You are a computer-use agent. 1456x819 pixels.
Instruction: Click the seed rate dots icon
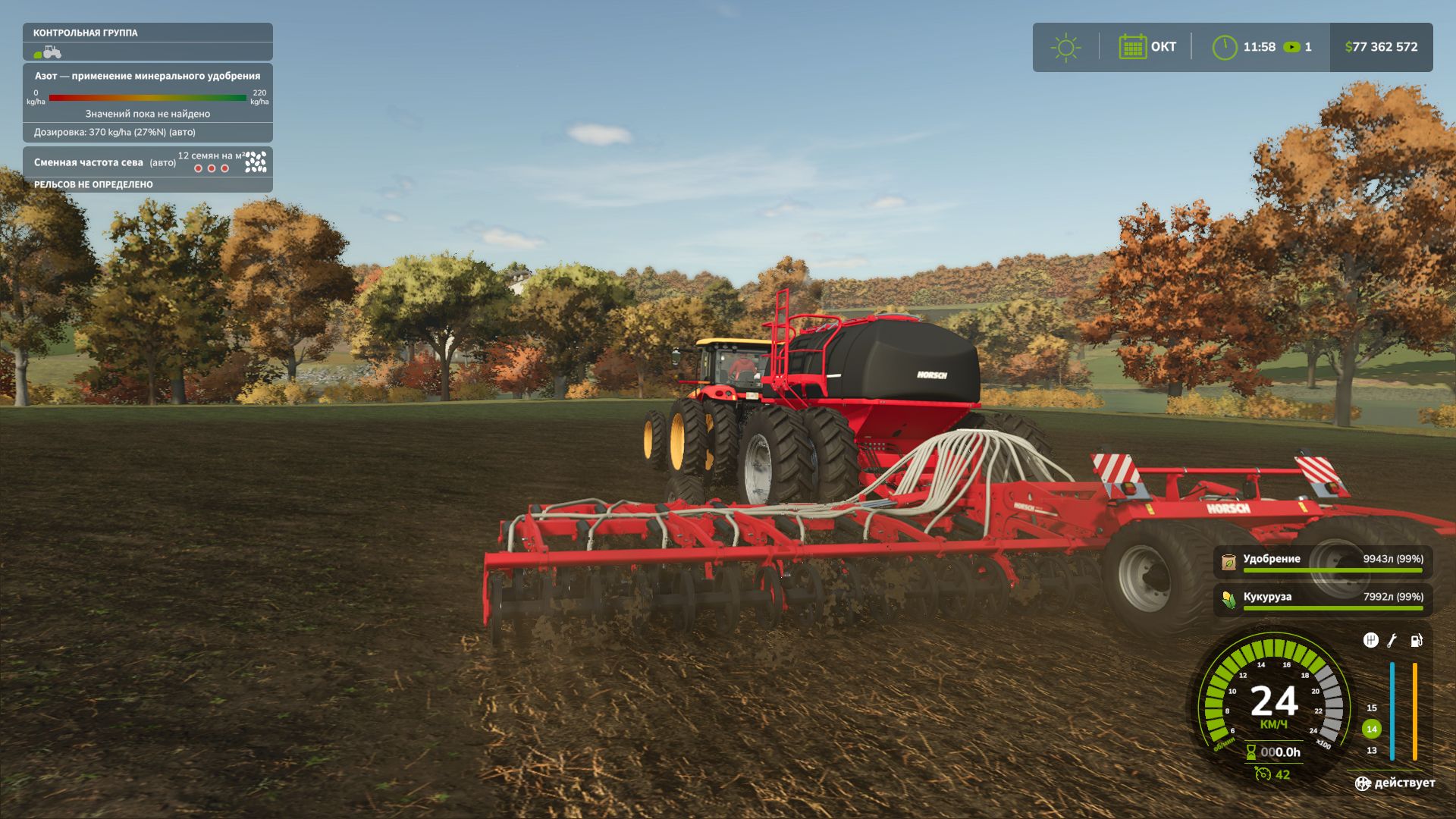coord(256,162)
